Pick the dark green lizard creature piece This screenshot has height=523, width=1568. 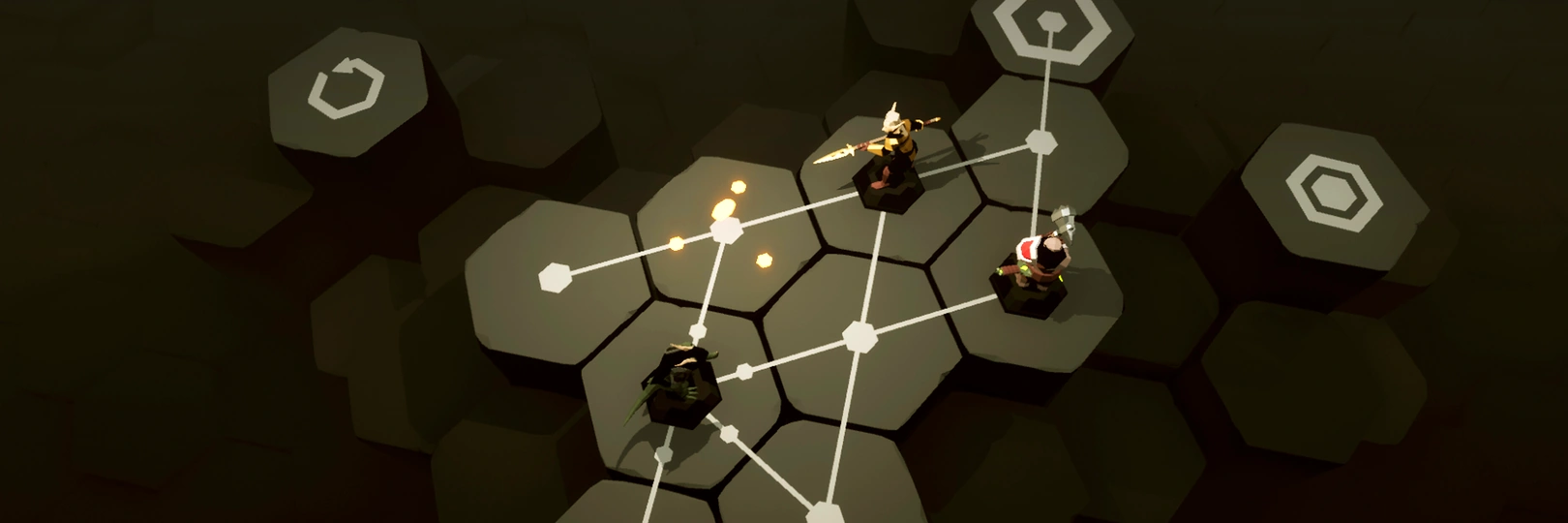[680, 383]
